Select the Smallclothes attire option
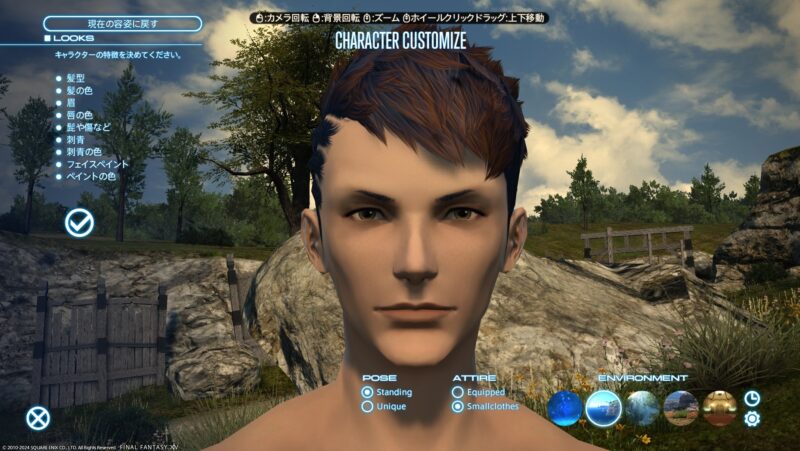Image resolution: width=800 pixels, height=451 pixels. [457, 408]
